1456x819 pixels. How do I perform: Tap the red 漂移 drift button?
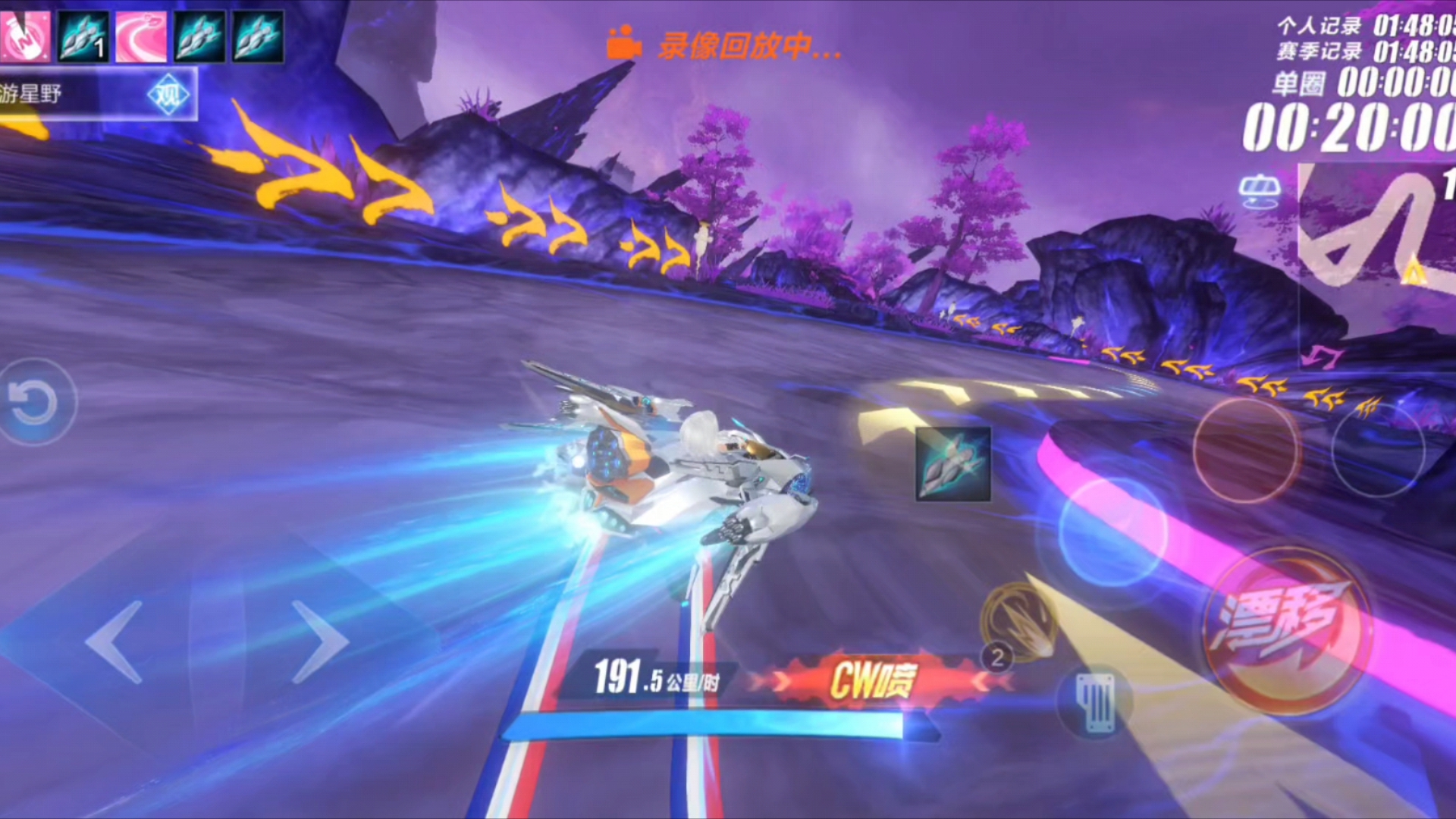pos(1286,631)
